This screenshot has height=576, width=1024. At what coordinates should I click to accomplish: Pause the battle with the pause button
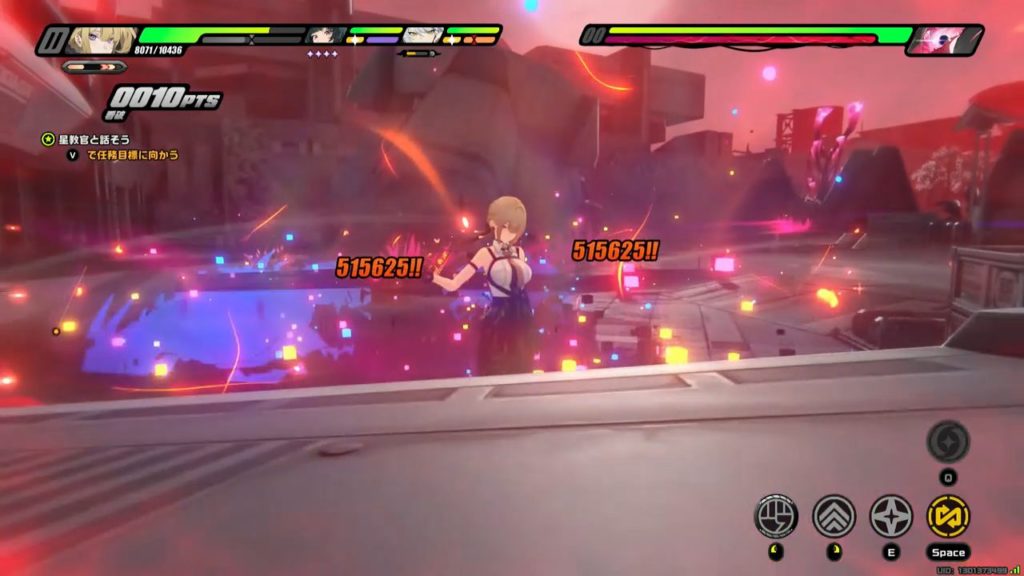coord(51,40)
